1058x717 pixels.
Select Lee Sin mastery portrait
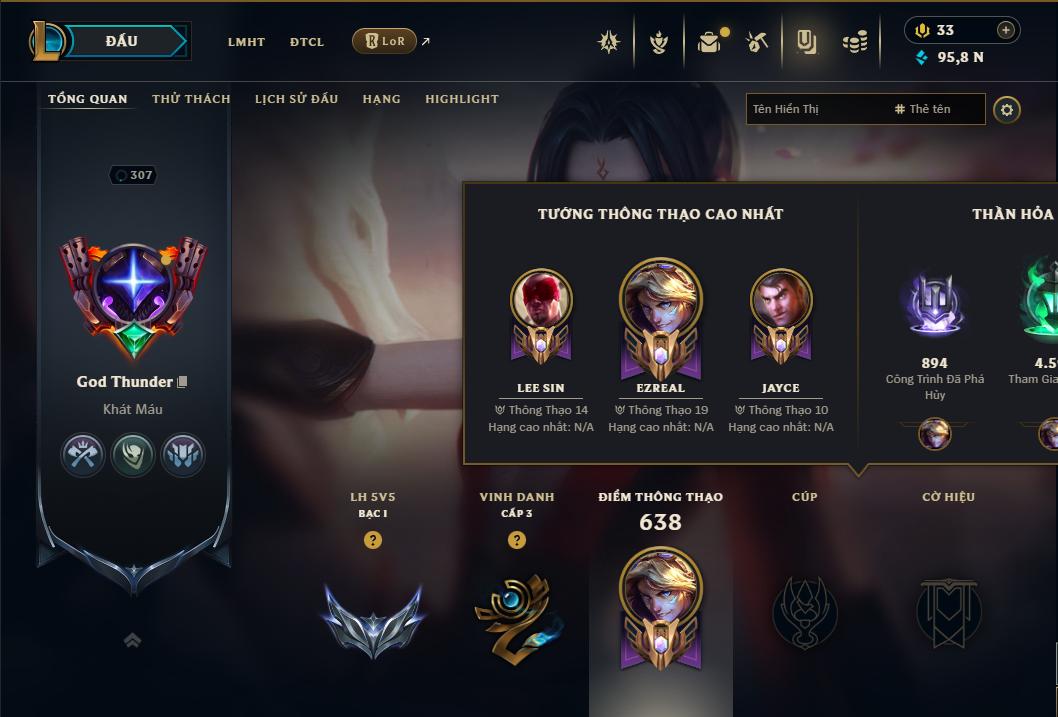[541, 298]
